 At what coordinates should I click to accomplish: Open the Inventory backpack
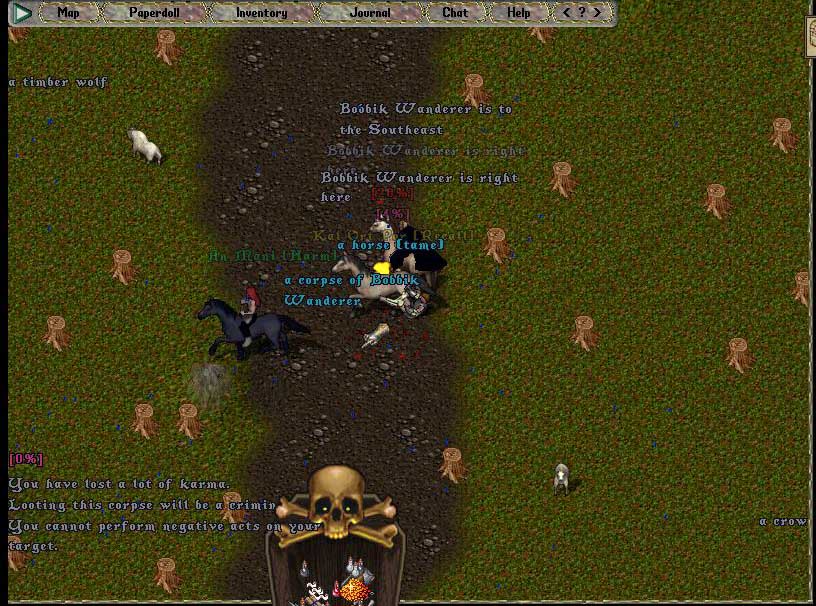tap(261, 13)
